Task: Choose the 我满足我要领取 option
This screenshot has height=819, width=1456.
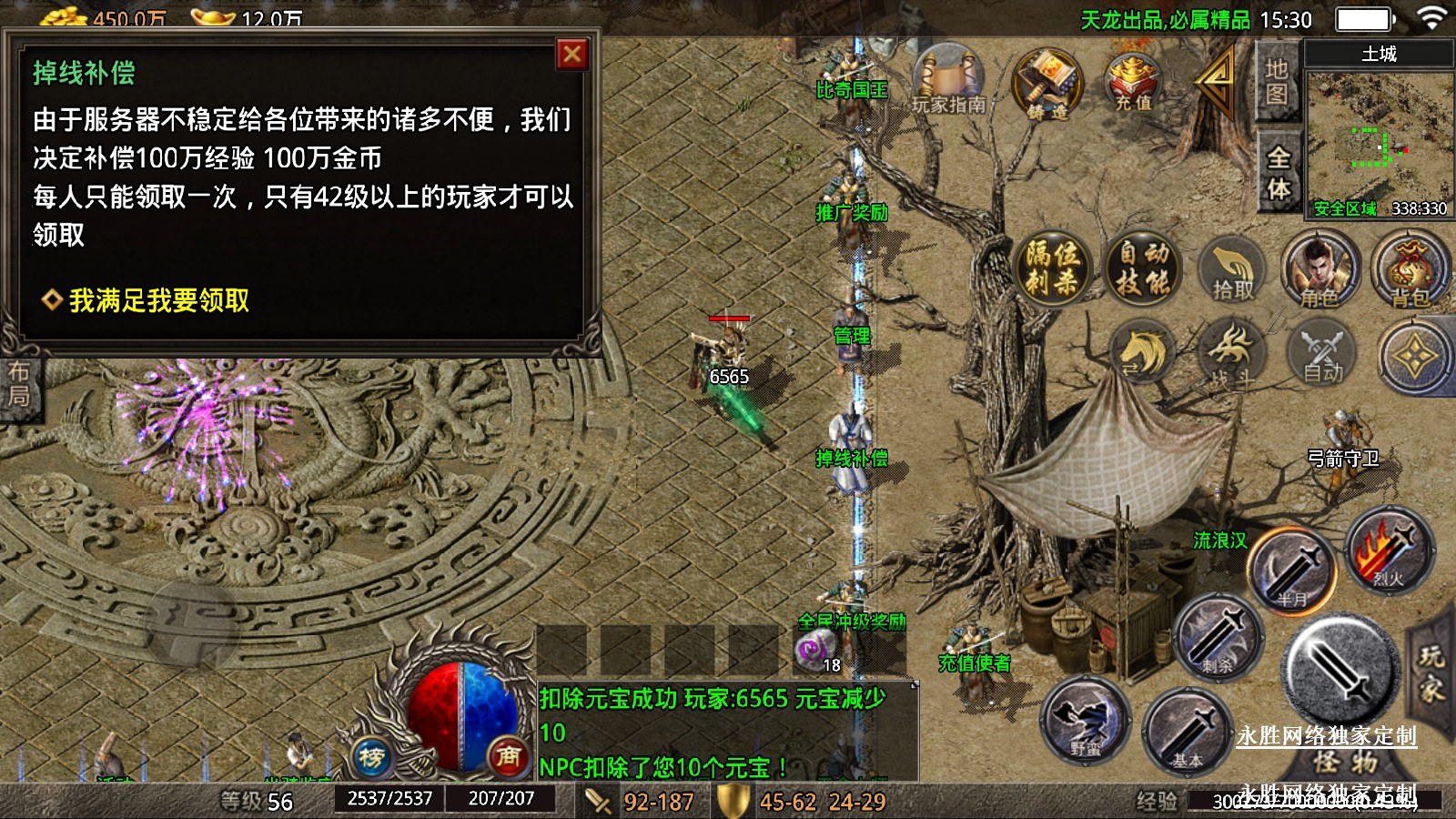Action: tap(158, 300)
